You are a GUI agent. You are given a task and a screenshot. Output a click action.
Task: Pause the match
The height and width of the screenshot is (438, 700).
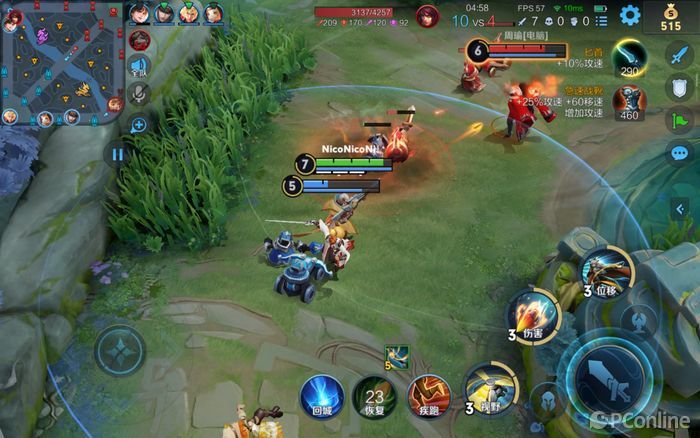(118, 154)
